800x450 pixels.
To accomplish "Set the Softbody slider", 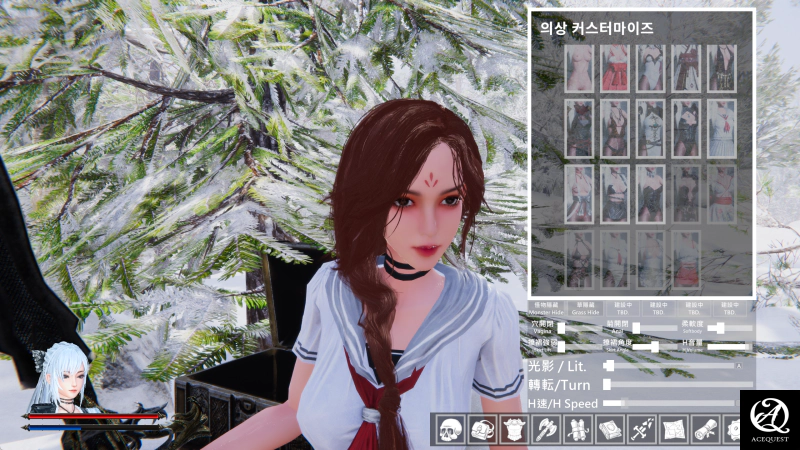I will pos(718,328).
